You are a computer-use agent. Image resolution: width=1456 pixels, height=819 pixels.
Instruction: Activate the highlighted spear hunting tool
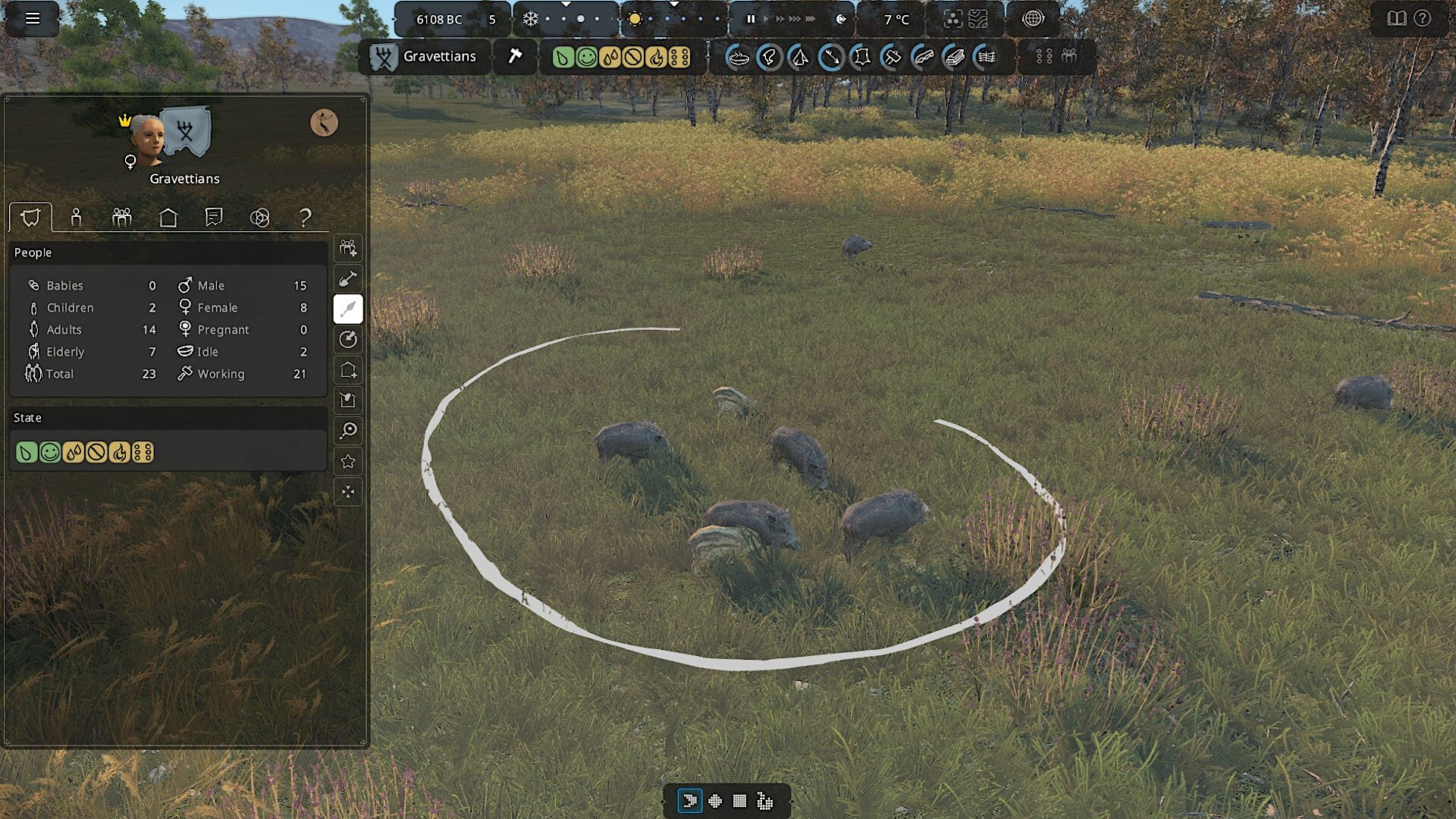[348, 309]
